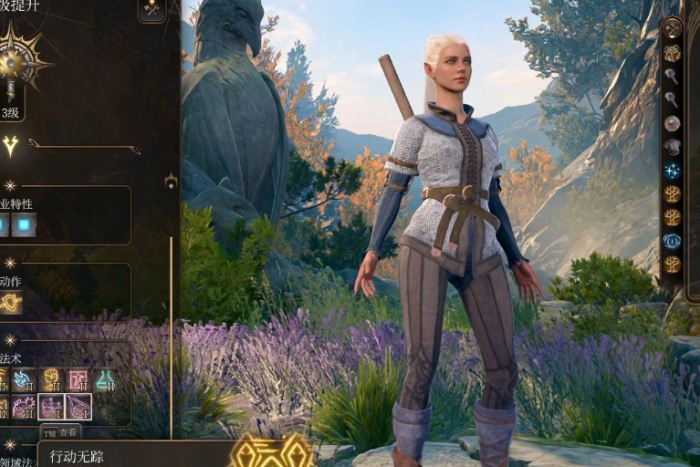Image resolution: width=700 pixels, height=467 pixels.
Task: Click the blue eye icon in the sidebar
Action: point(672,241)
